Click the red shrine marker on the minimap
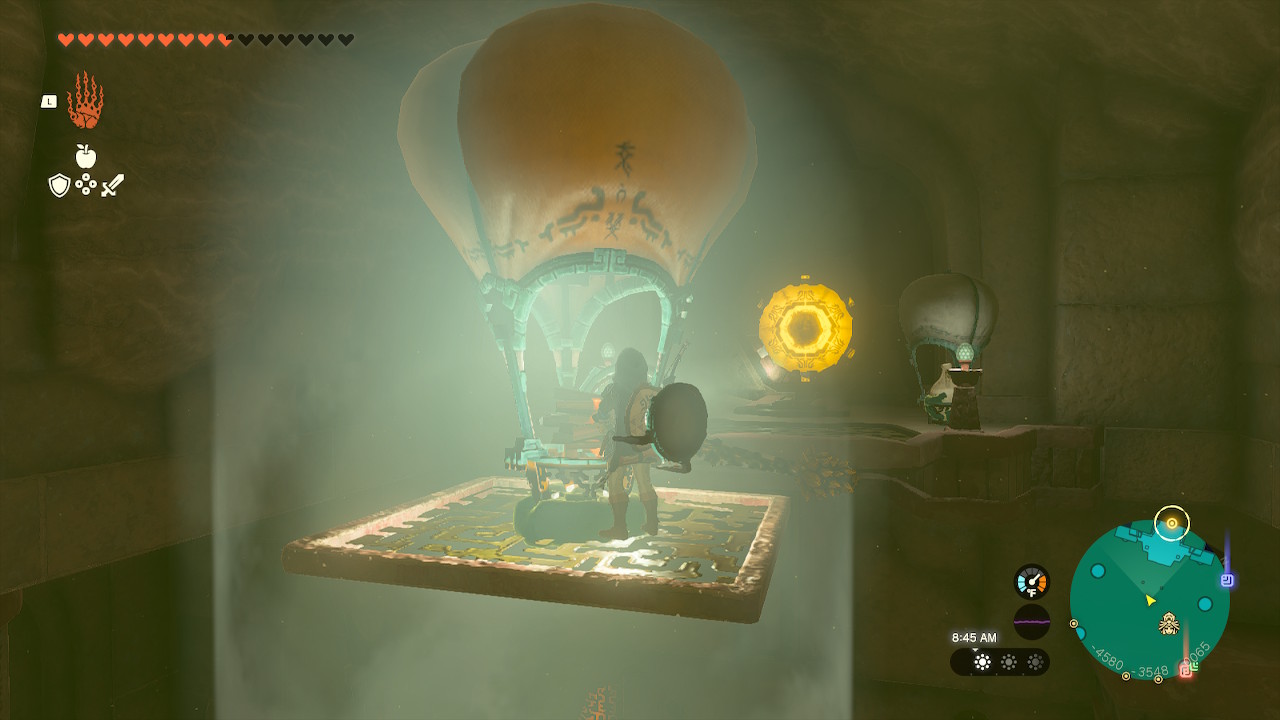Screen dimensions: 1280x720 1185,669
